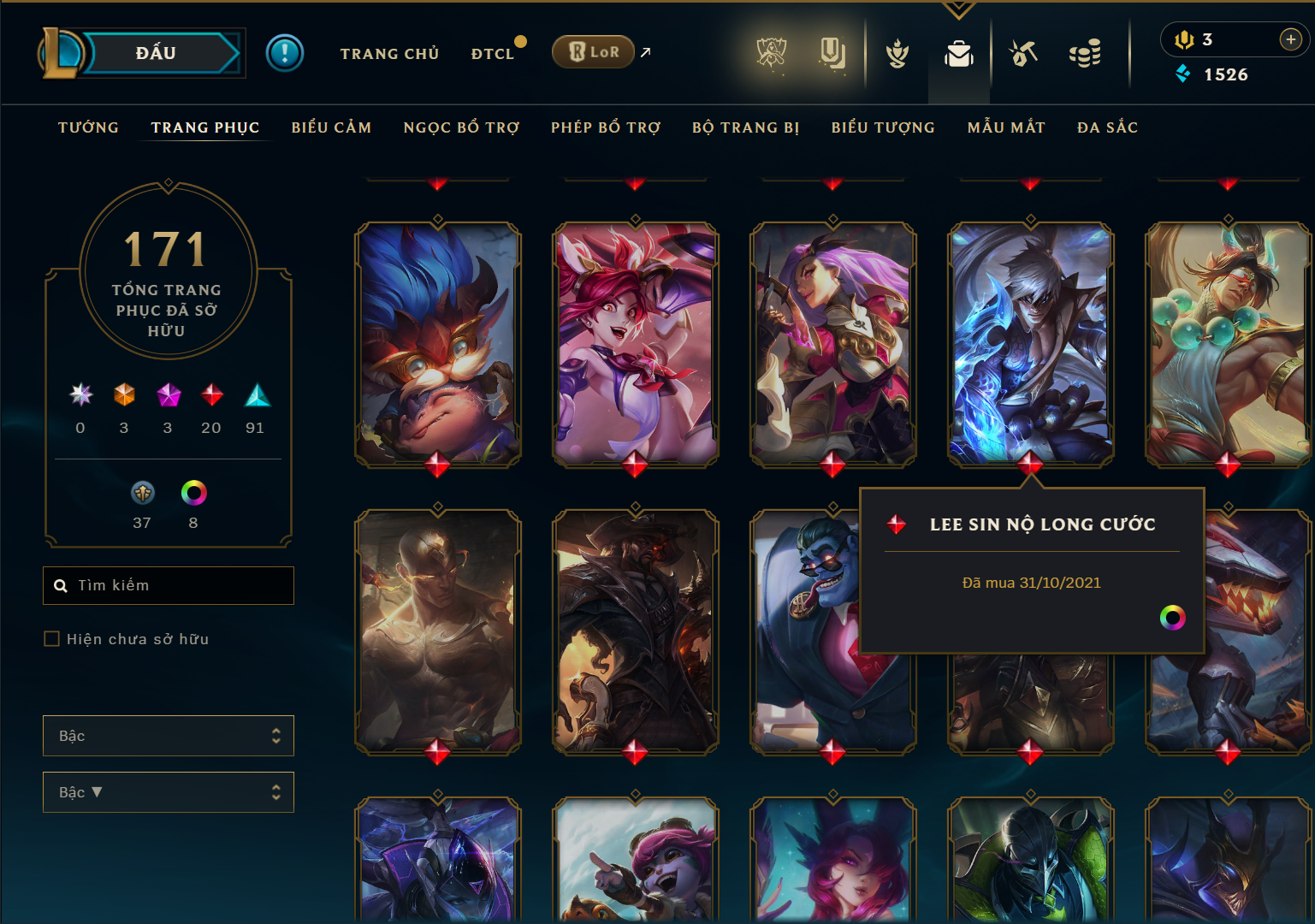Open the Loot (crafting) icon in top bar
This screenshot has width=1315, height=924.
(1022, 53)
